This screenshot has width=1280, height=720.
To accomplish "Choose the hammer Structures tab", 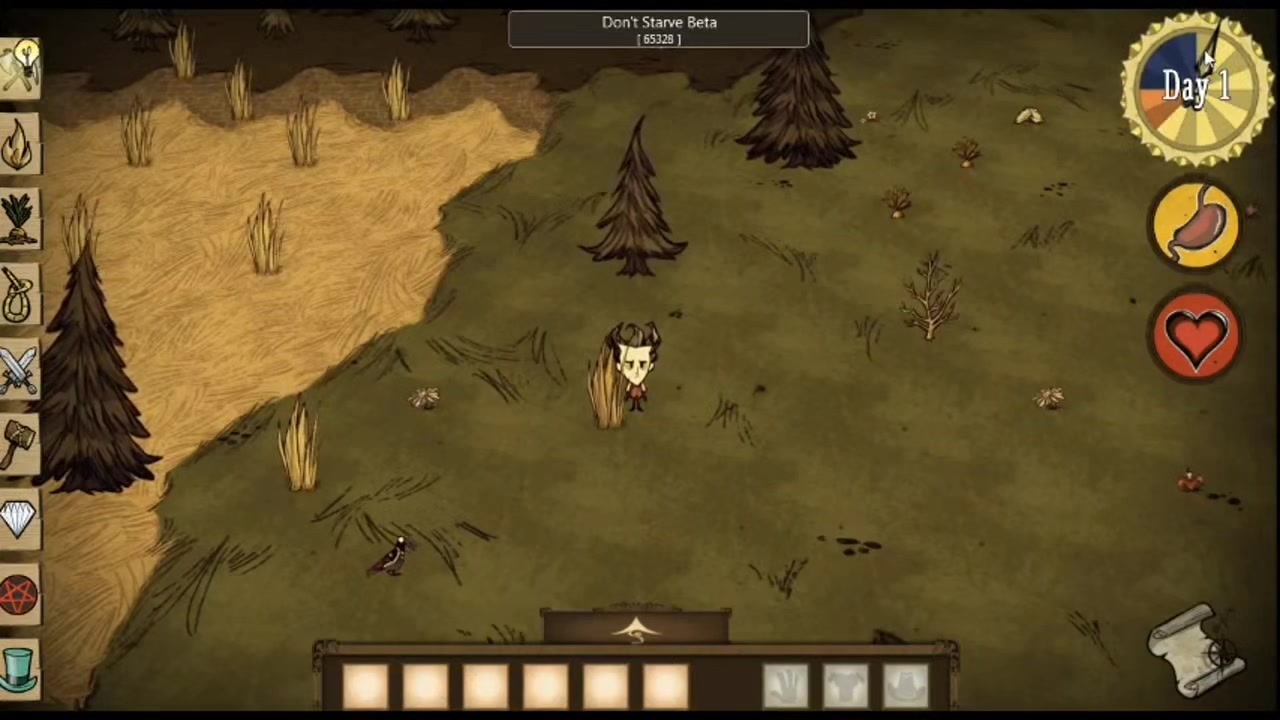I will 20,445.
